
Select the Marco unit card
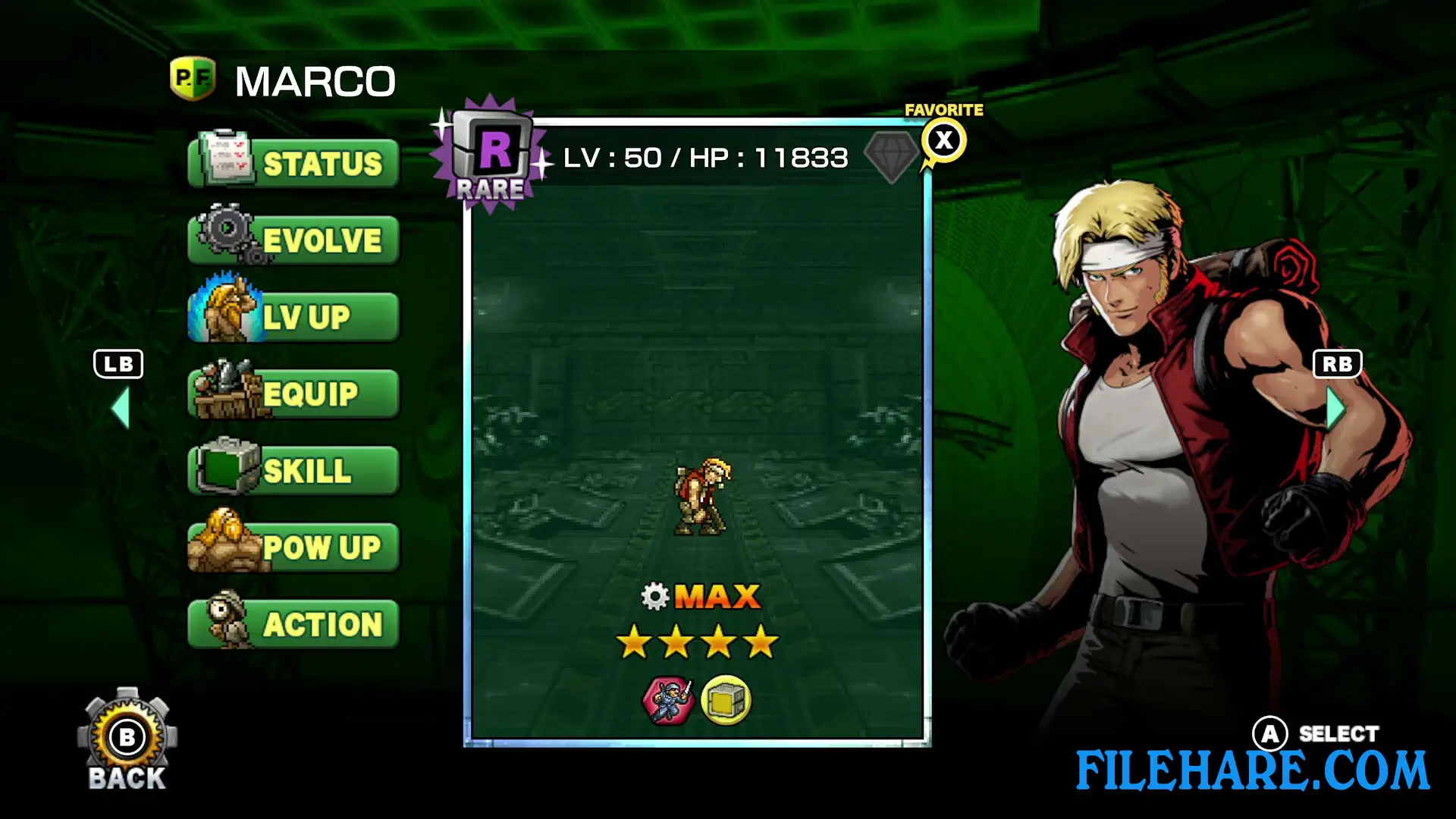coord(697,455)
